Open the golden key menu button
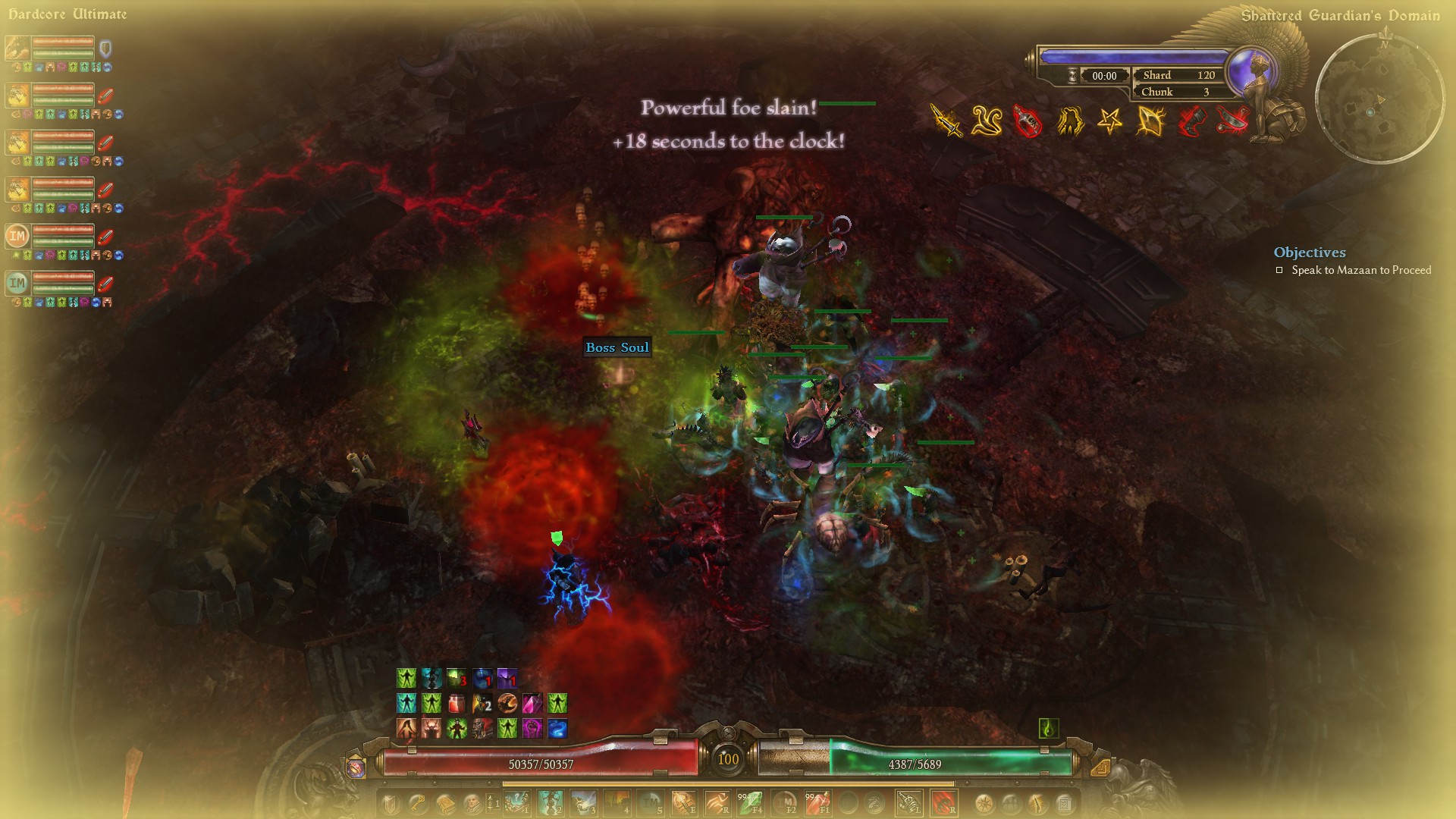This screenshot has width=1456, height=819. coord(418,802)
